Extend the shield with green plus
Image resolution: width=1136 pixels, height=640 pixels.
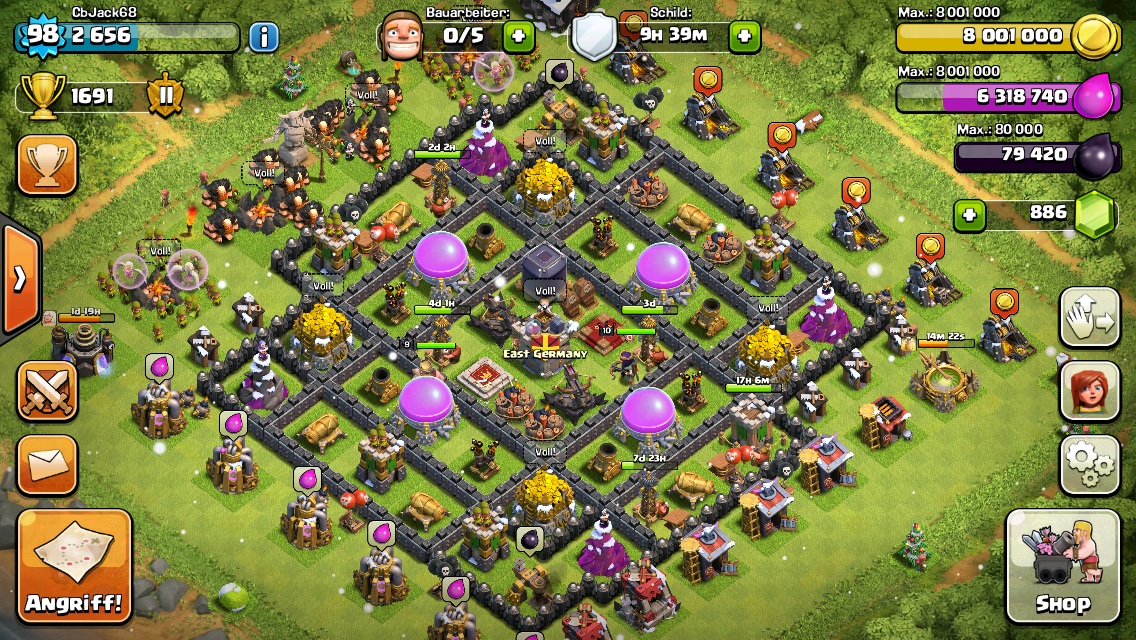[744, 37]
